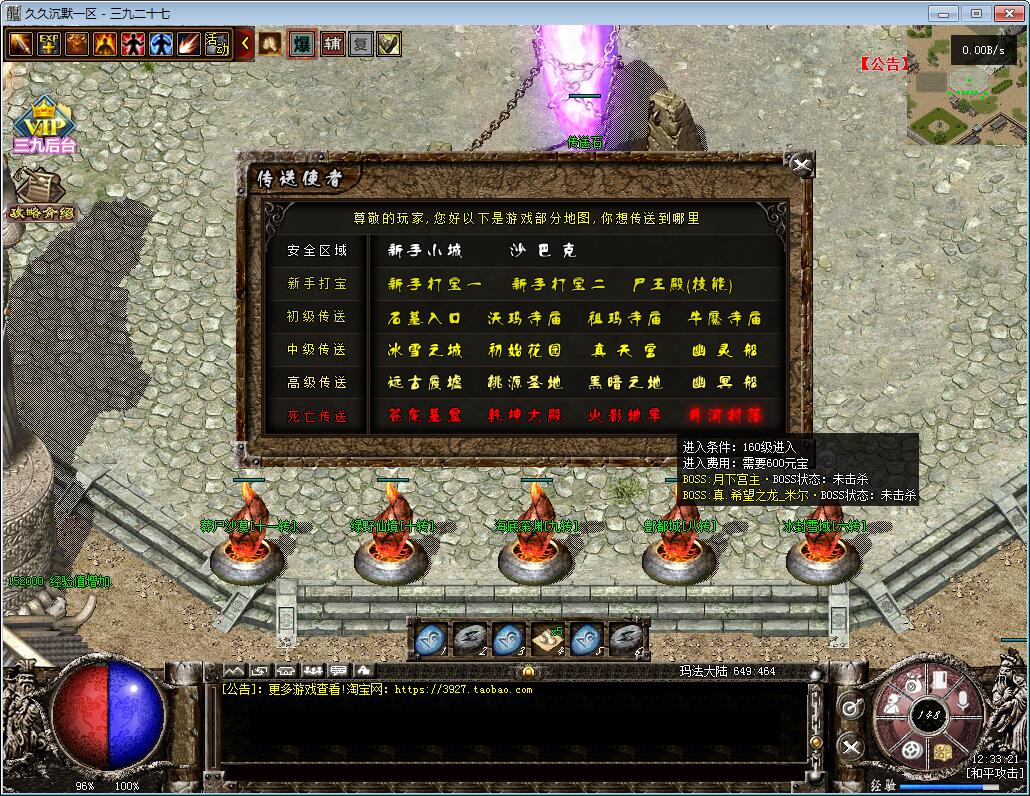Go to 石墓入口

(x=425, y=319)
